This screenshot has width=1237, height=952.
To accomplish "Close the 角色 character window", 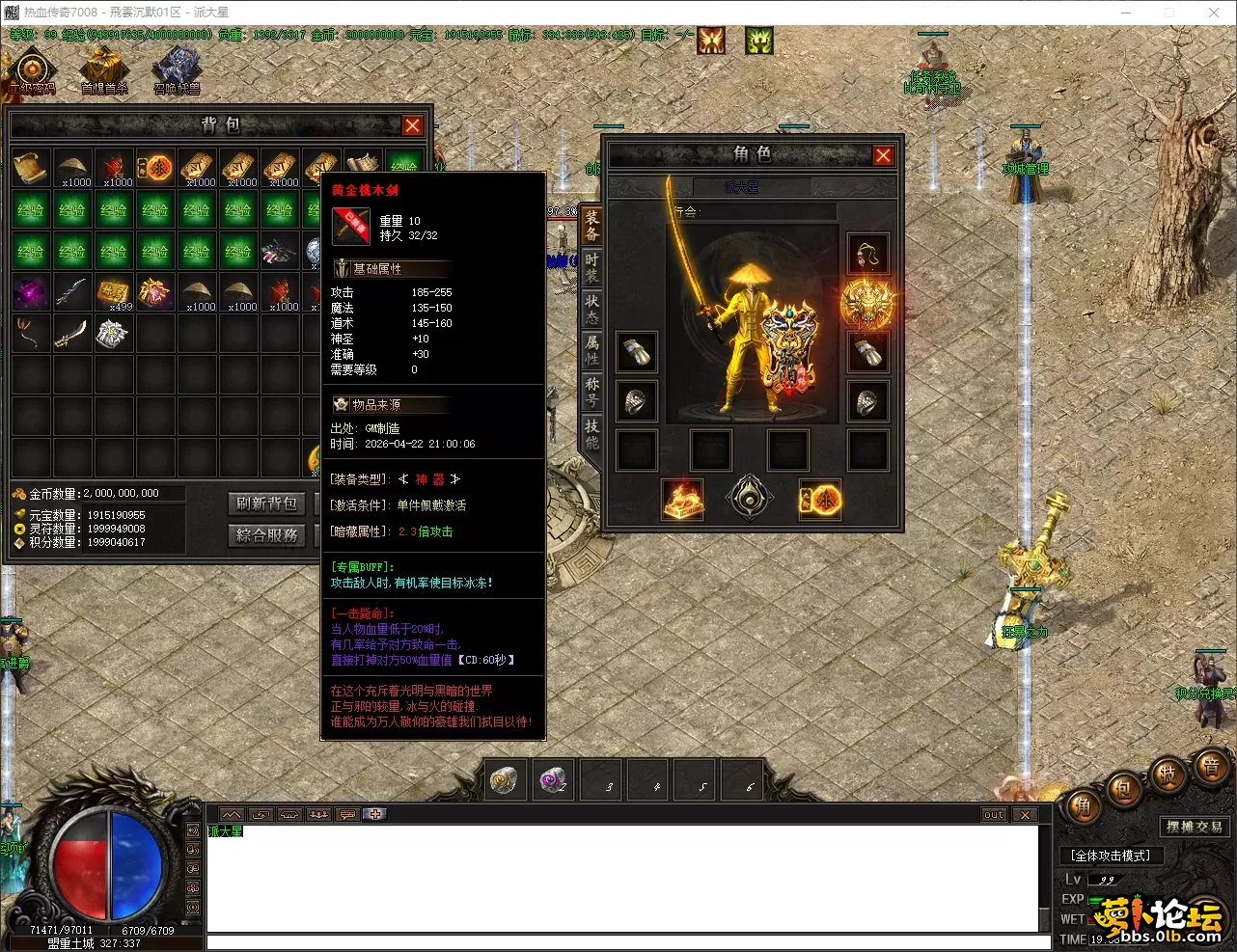I will (x=883, y=155).
